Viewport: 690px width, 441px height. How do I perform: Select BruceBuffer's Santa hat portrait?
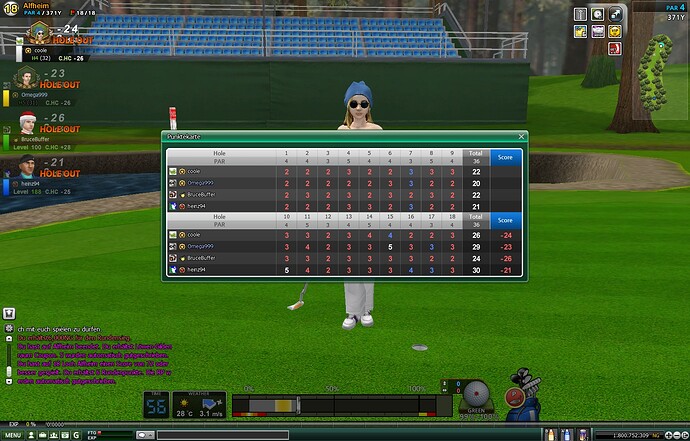[x=27, y=123]
